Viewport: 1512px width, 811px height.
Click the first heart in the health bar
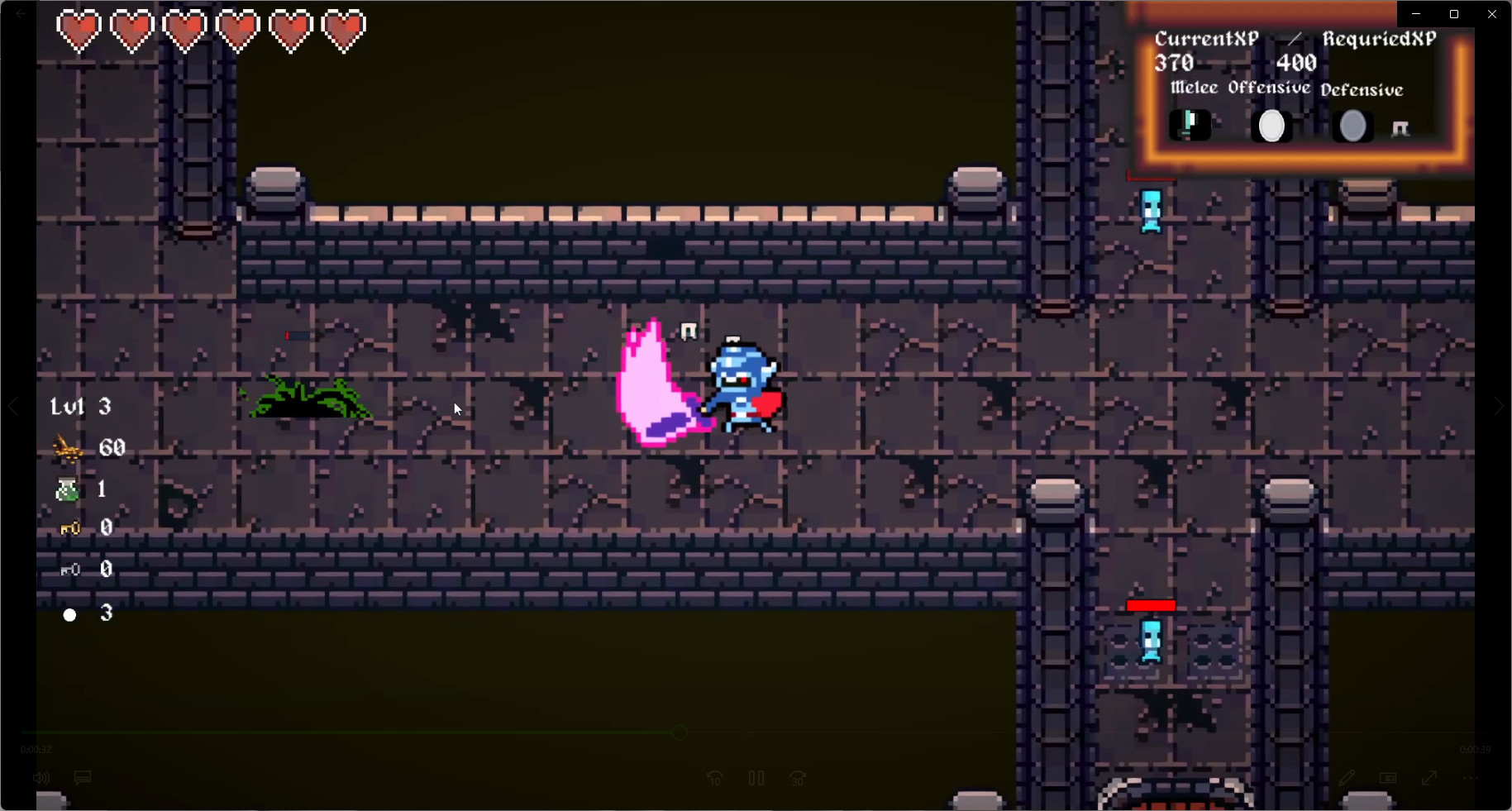point(79,31)
